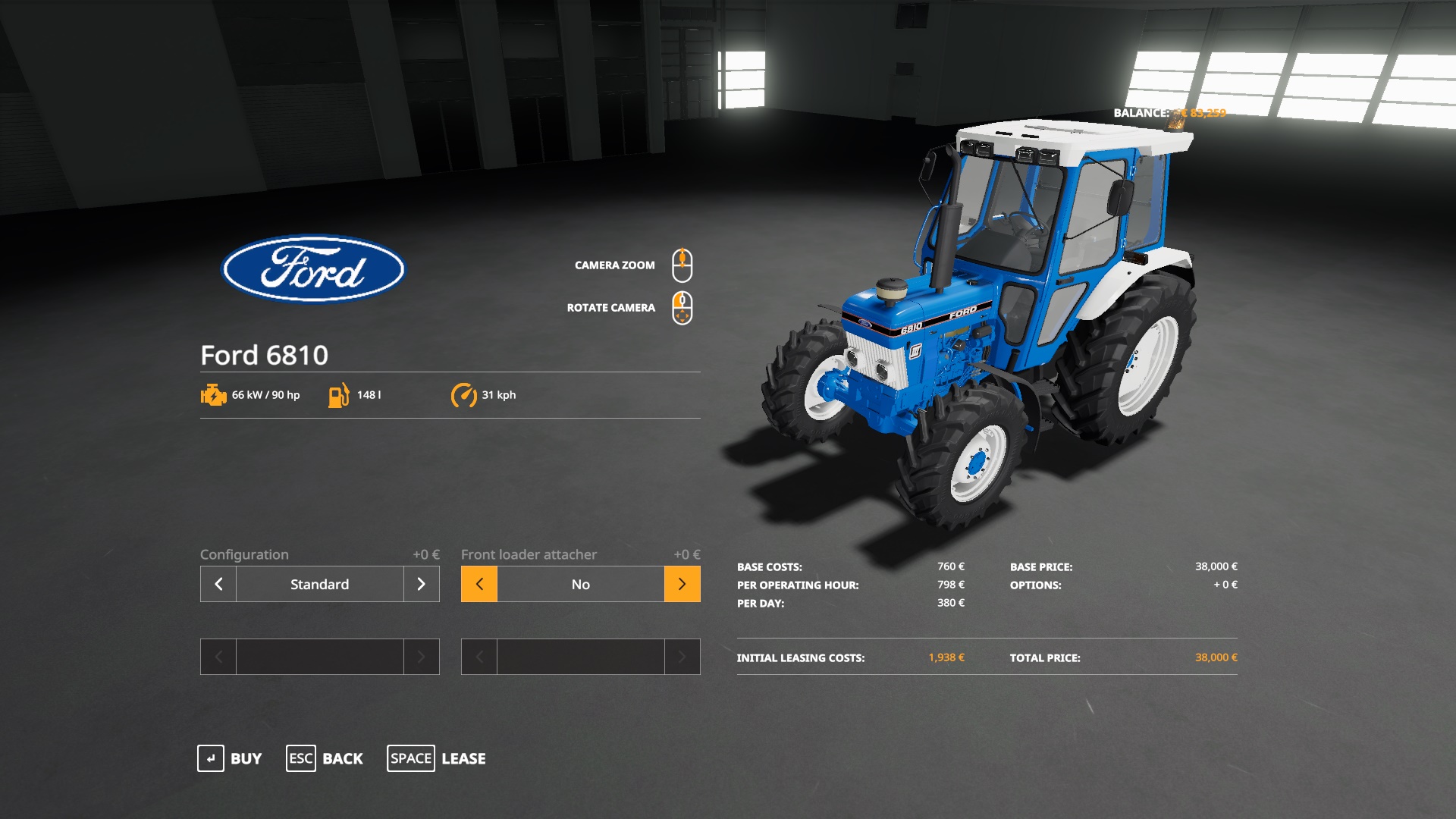Click left arrow on Configuration selector
1456x819 pixels.
(218, 584)
